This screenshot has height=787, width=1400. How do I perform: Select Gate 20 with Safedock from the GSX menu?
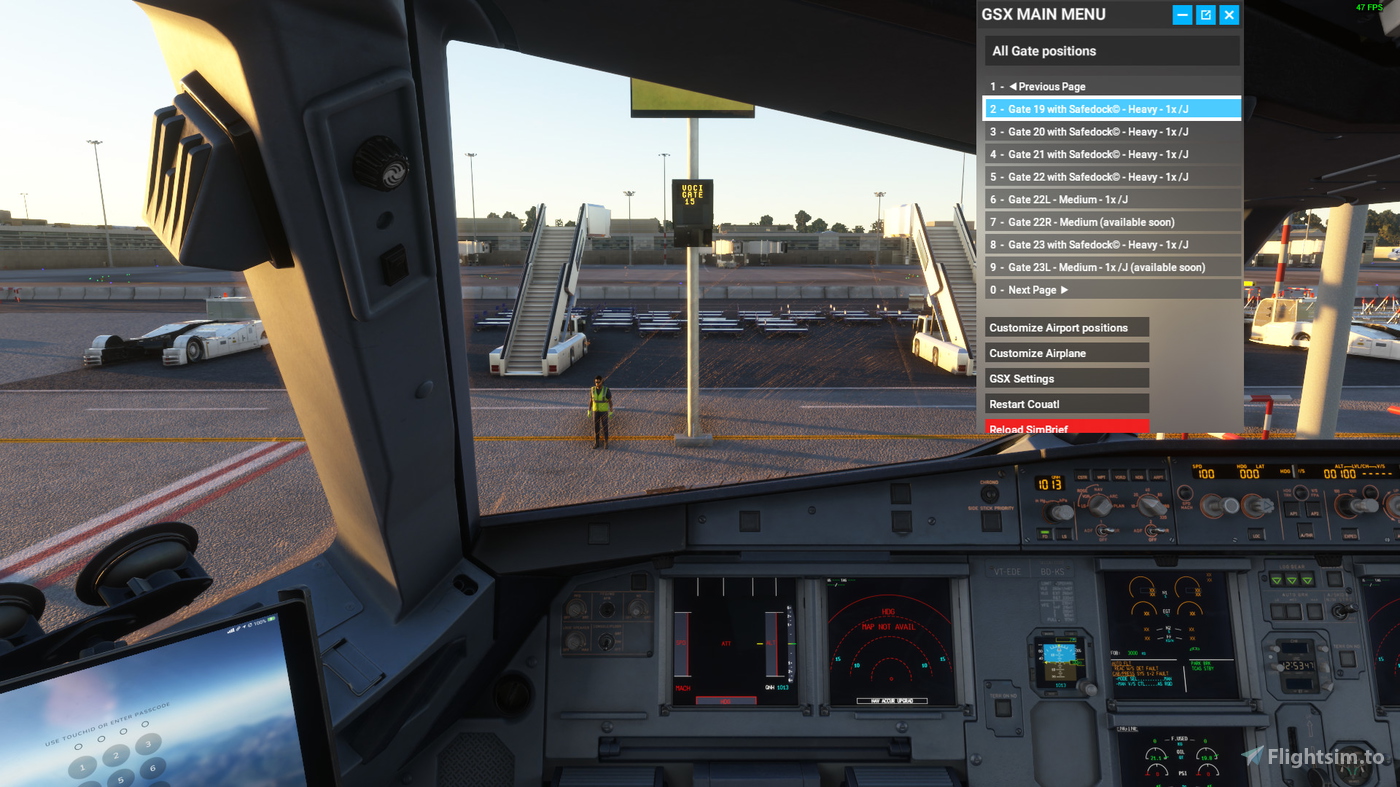tap(1111, 131)
